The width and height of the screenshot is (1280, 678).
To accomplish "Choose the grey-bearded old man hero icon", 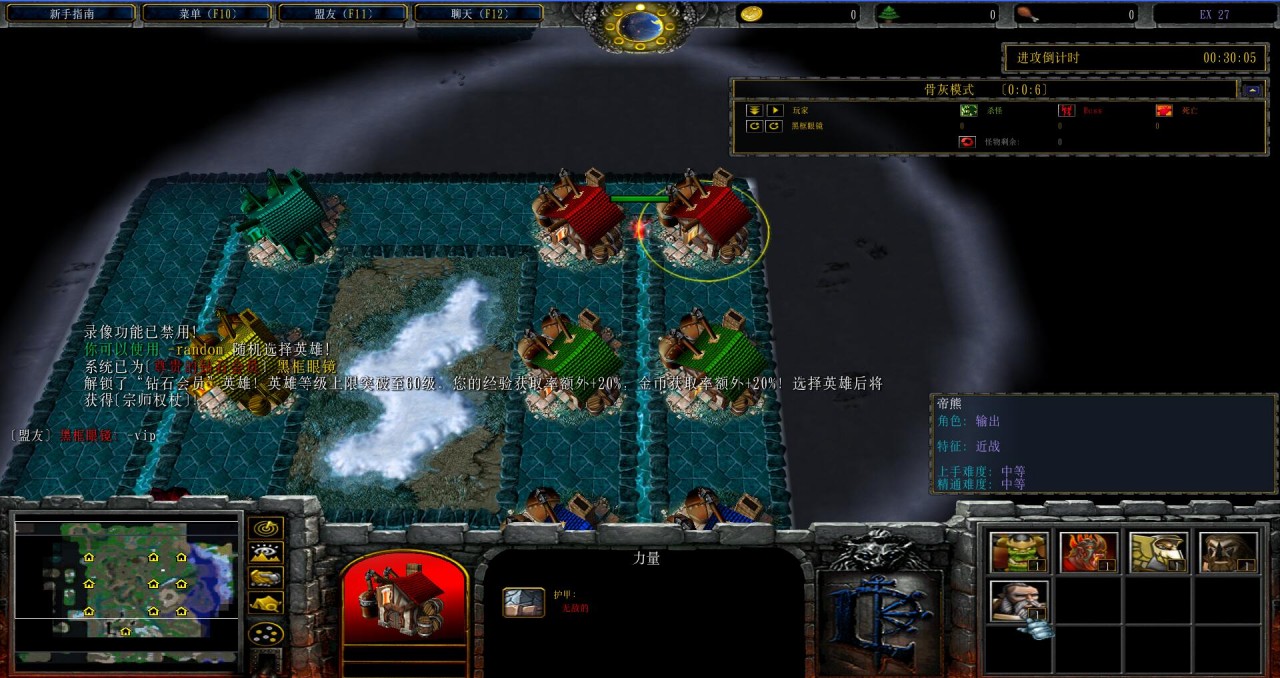I will pos(1018,600).
